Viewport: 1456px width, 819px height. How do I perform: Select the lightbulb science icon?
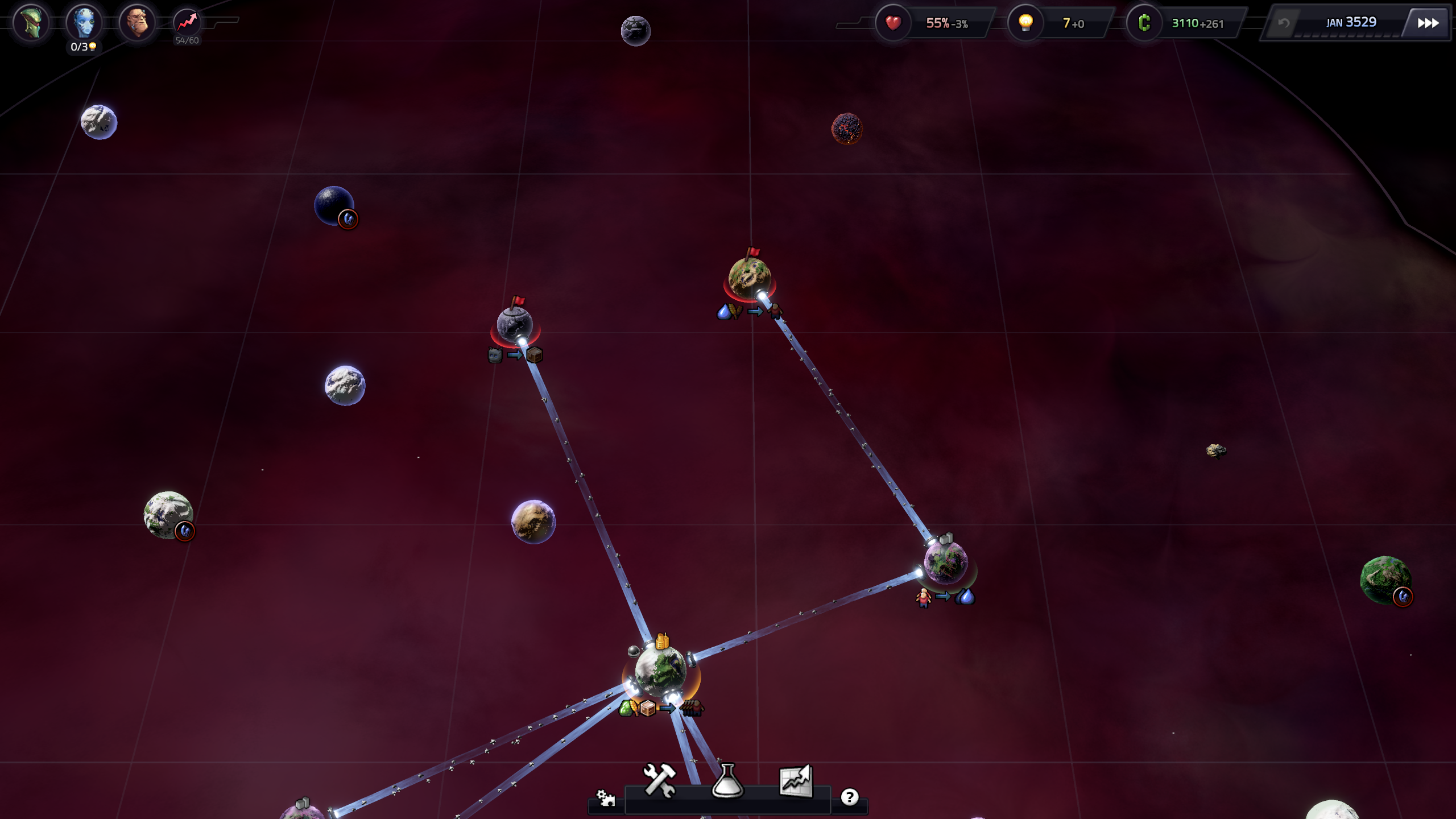pos(1025,23)
